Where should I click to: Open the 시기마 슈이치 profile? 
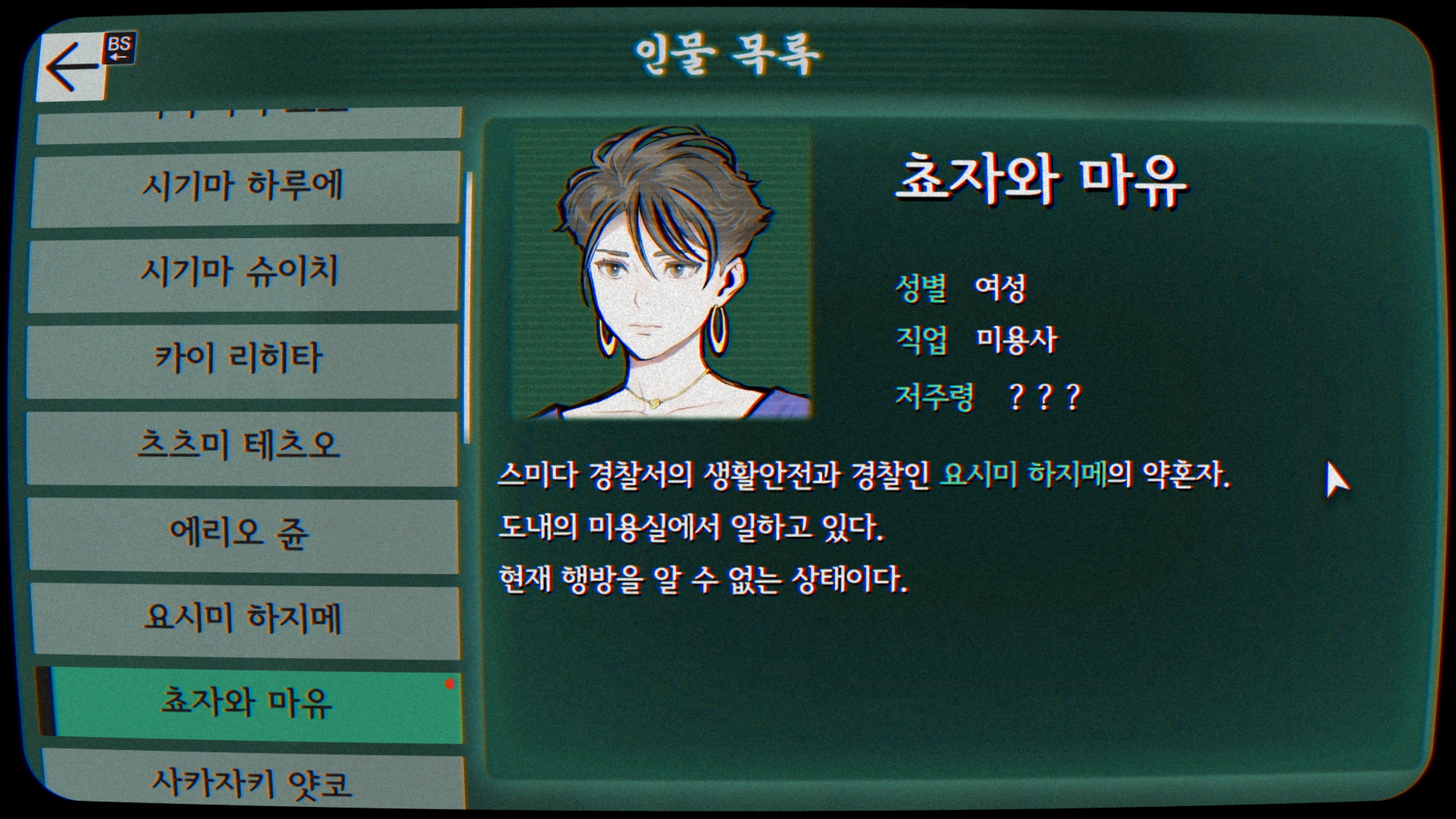(243, 274)
